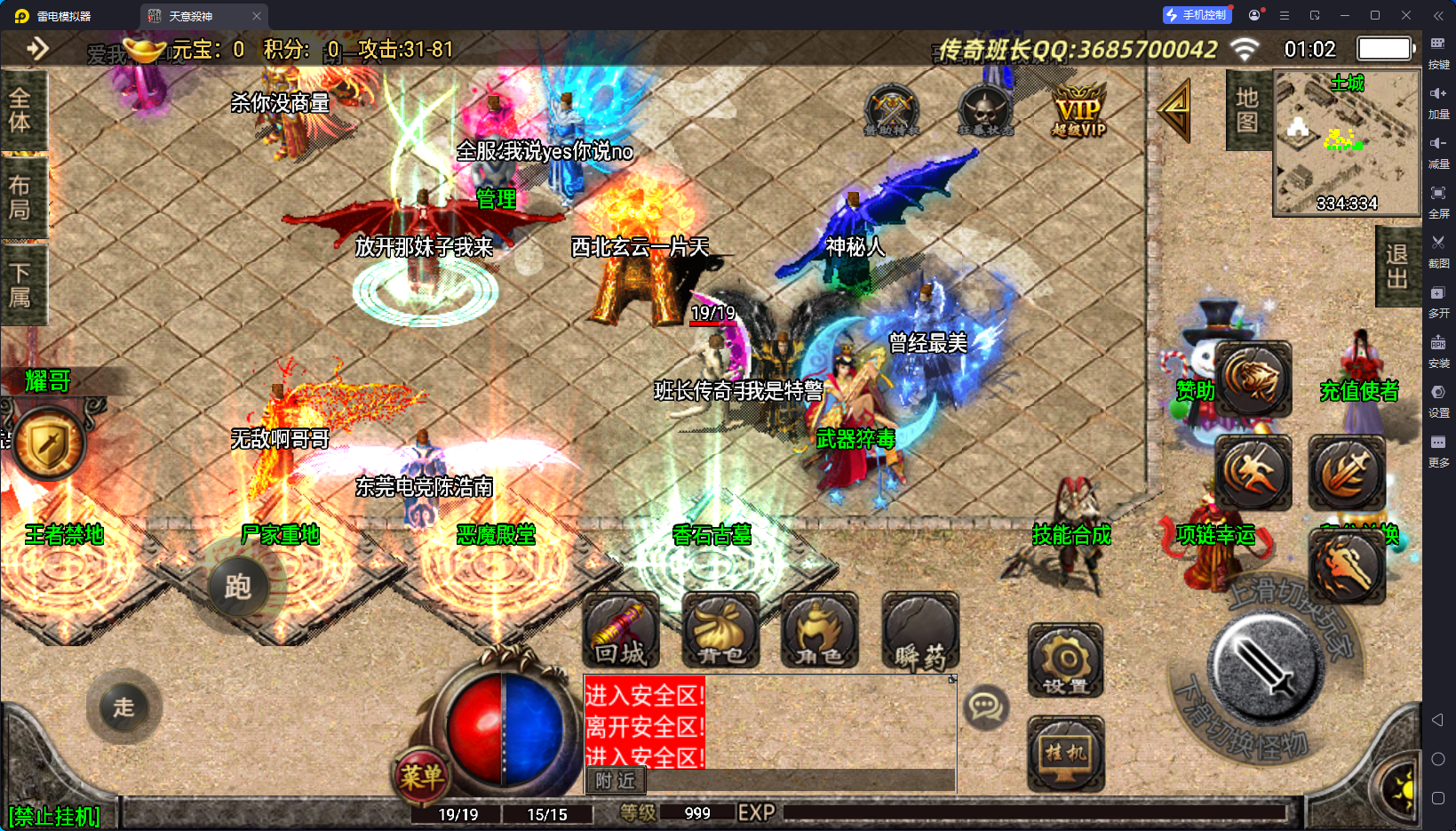Toggle 全屏 fullscreen mode in sidebar
The width and height of the screenshot is (1456, 831).
pos(1440,203)
